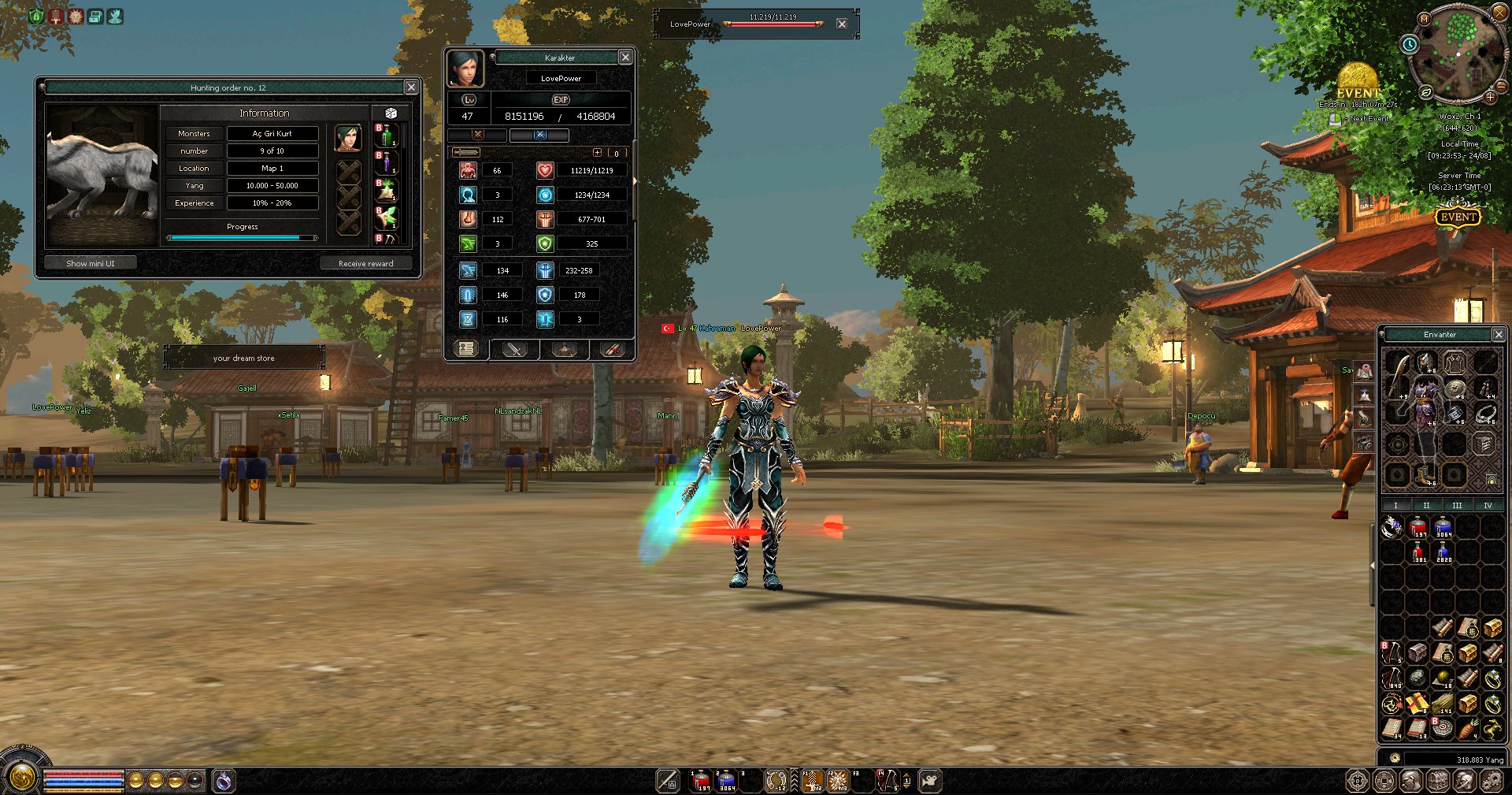Claim reward with Receive reward button
This screenshot has width=1512, height=795.
pyautogui.click(x=365, y=263)
